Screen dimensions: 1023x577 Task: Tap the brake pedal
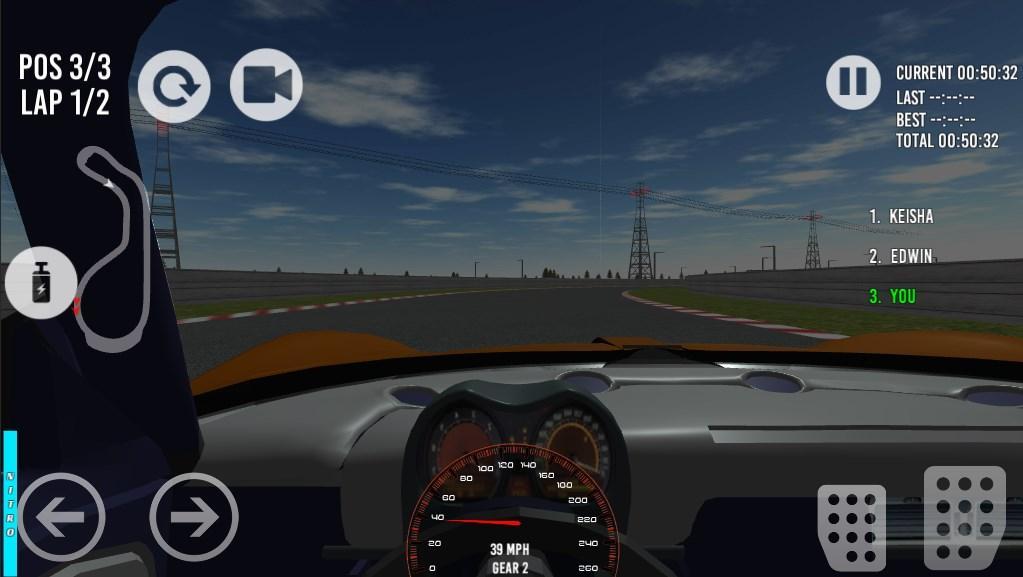[x=852, y=527]
